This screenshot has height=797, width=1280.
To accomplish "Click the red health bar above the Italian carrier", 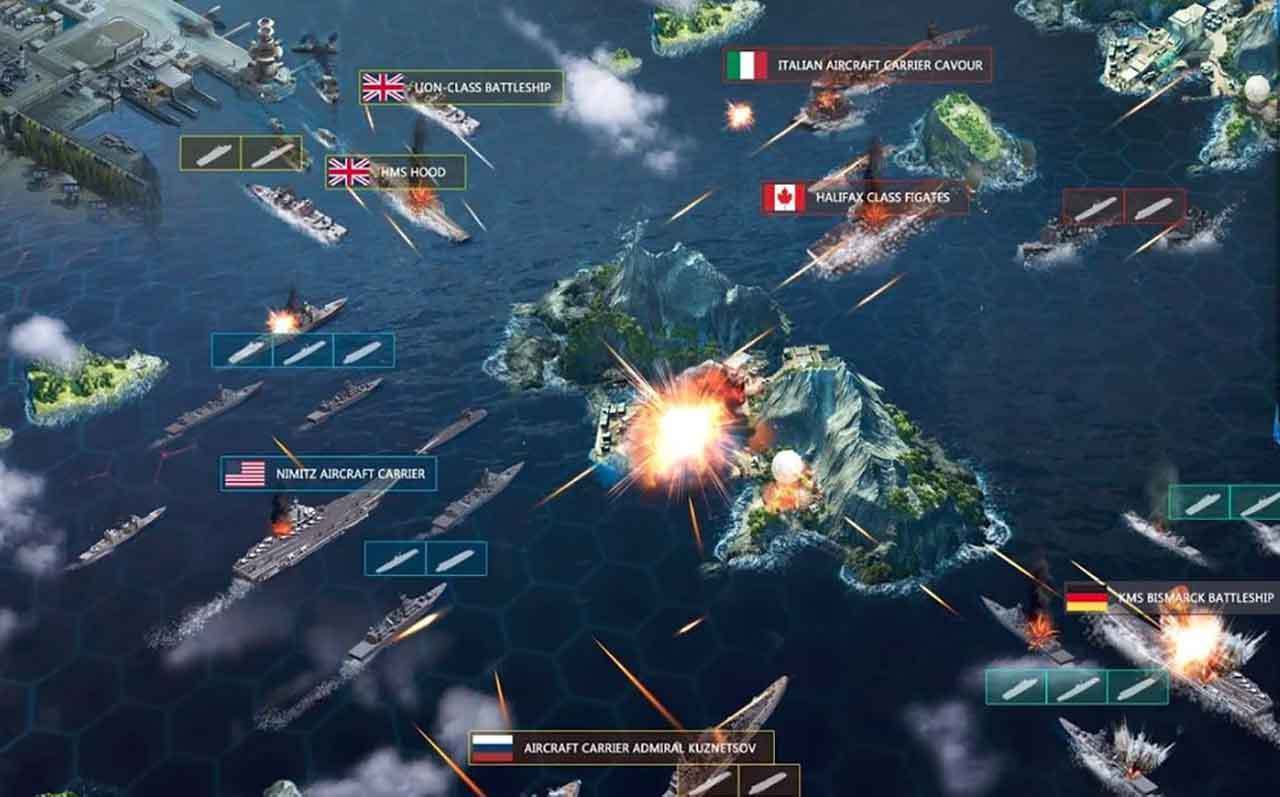I will [862, 45].
